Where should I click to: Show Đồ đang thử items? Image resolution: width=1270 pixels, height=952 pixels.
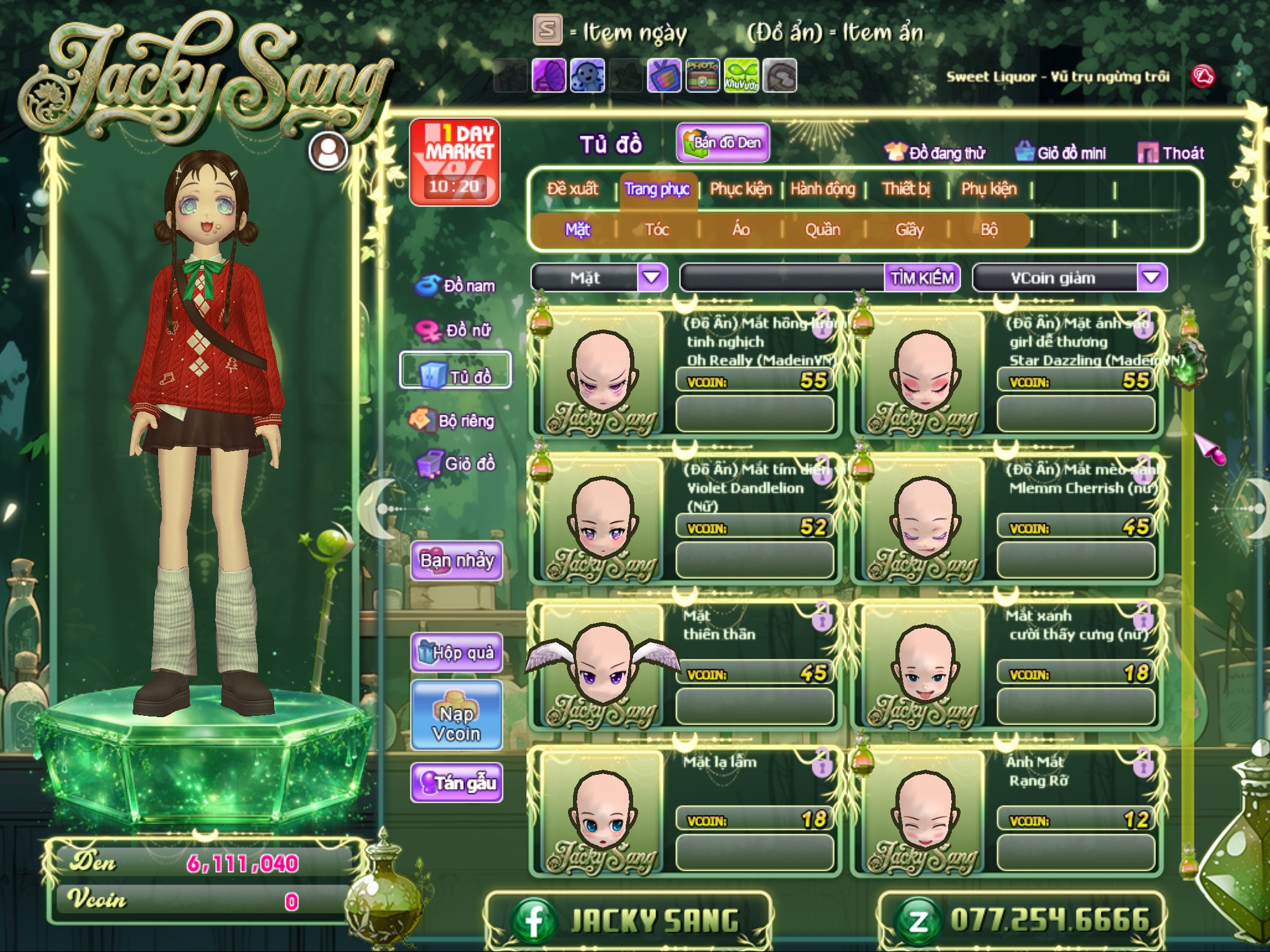coord(935,153)
